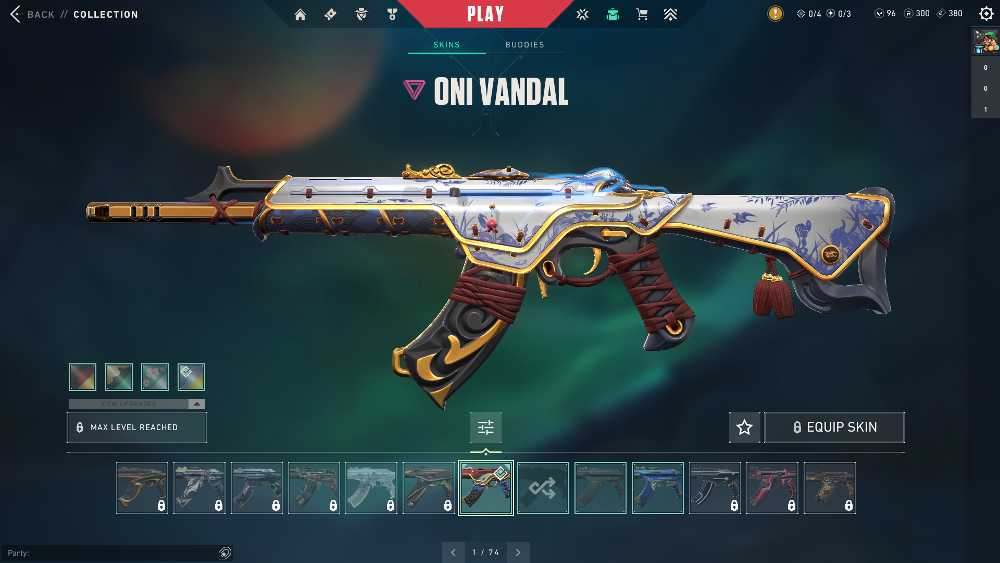Pick the red and pink Vandal skin thumbnail
Screen dimensions: 1000x563
(772, 488)
